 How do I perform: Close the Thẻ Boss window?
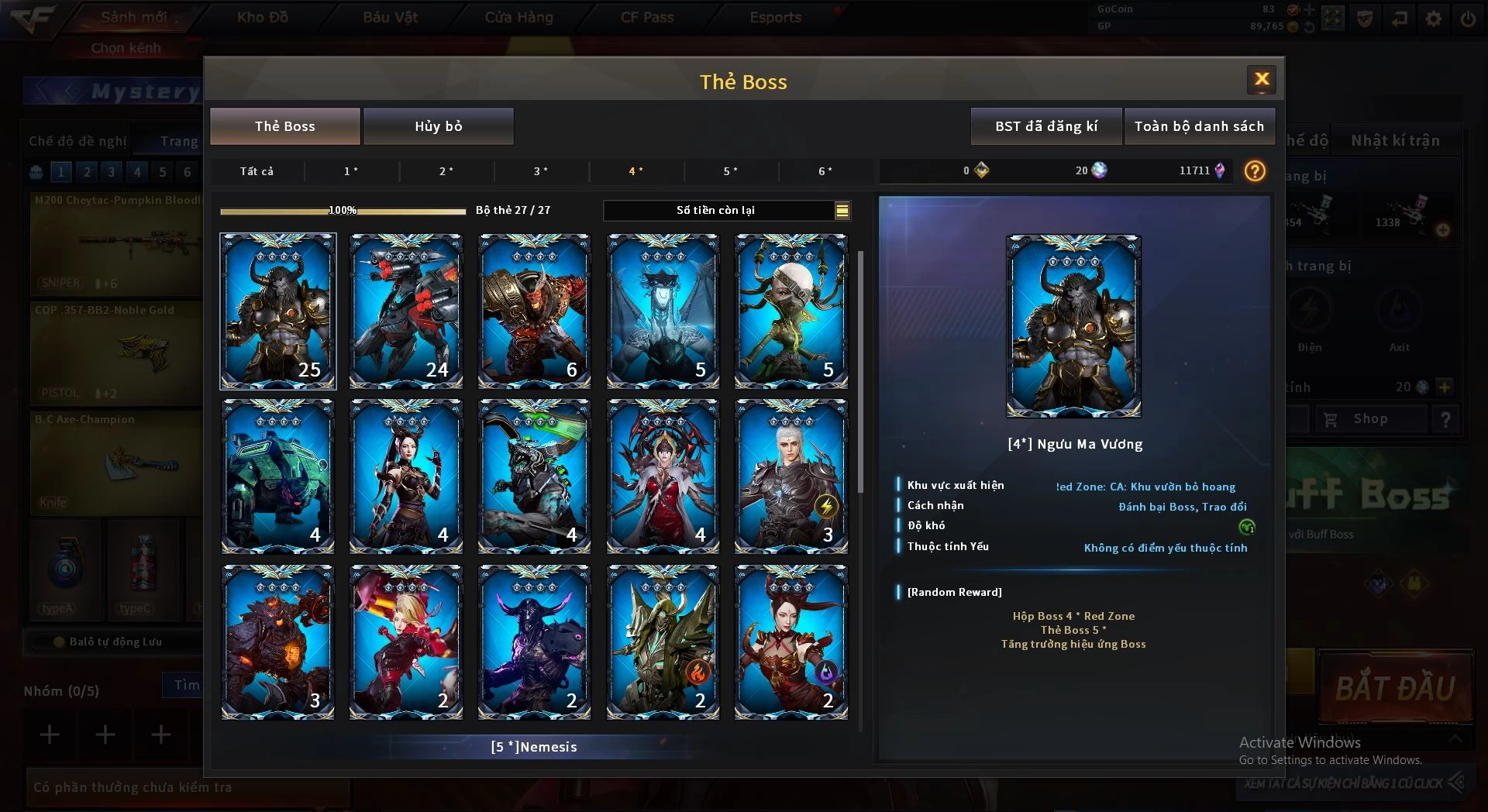pos(1261,80)
